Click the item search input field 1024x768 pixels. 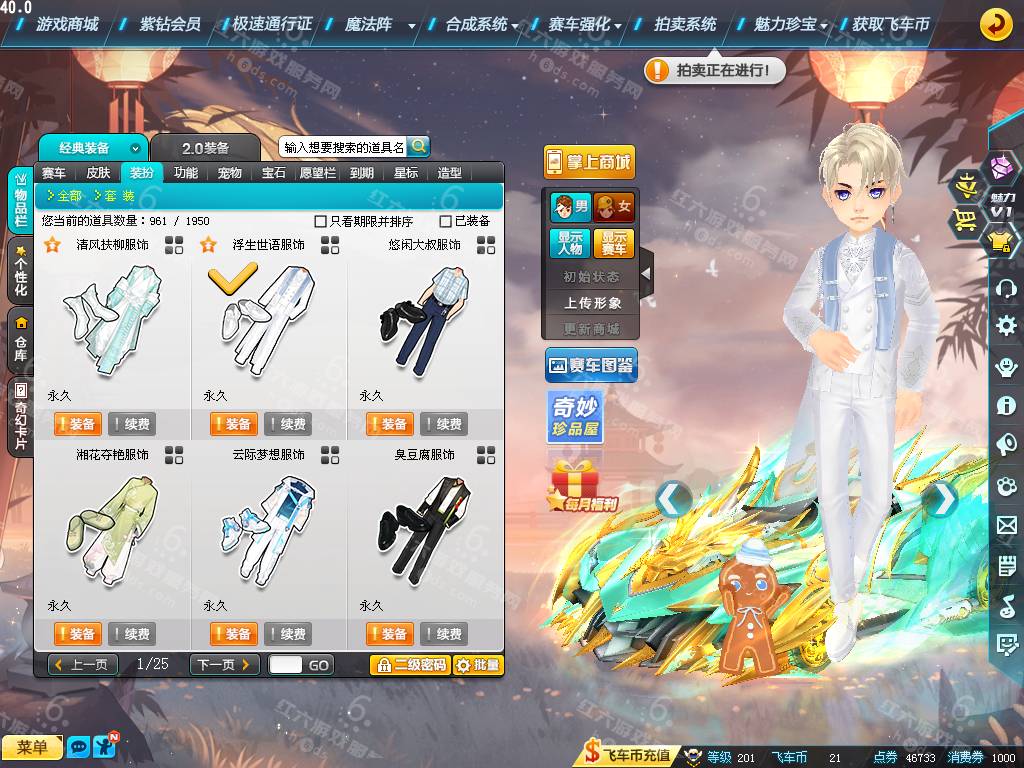(343, 147)
